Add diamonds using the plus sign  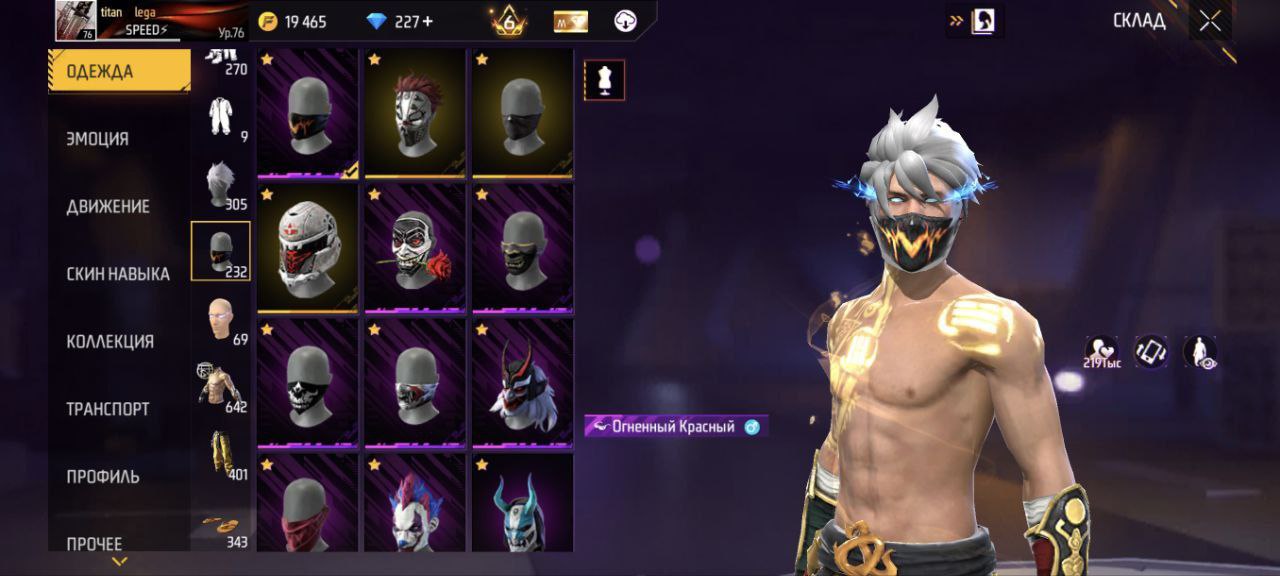tap(429, 22)
